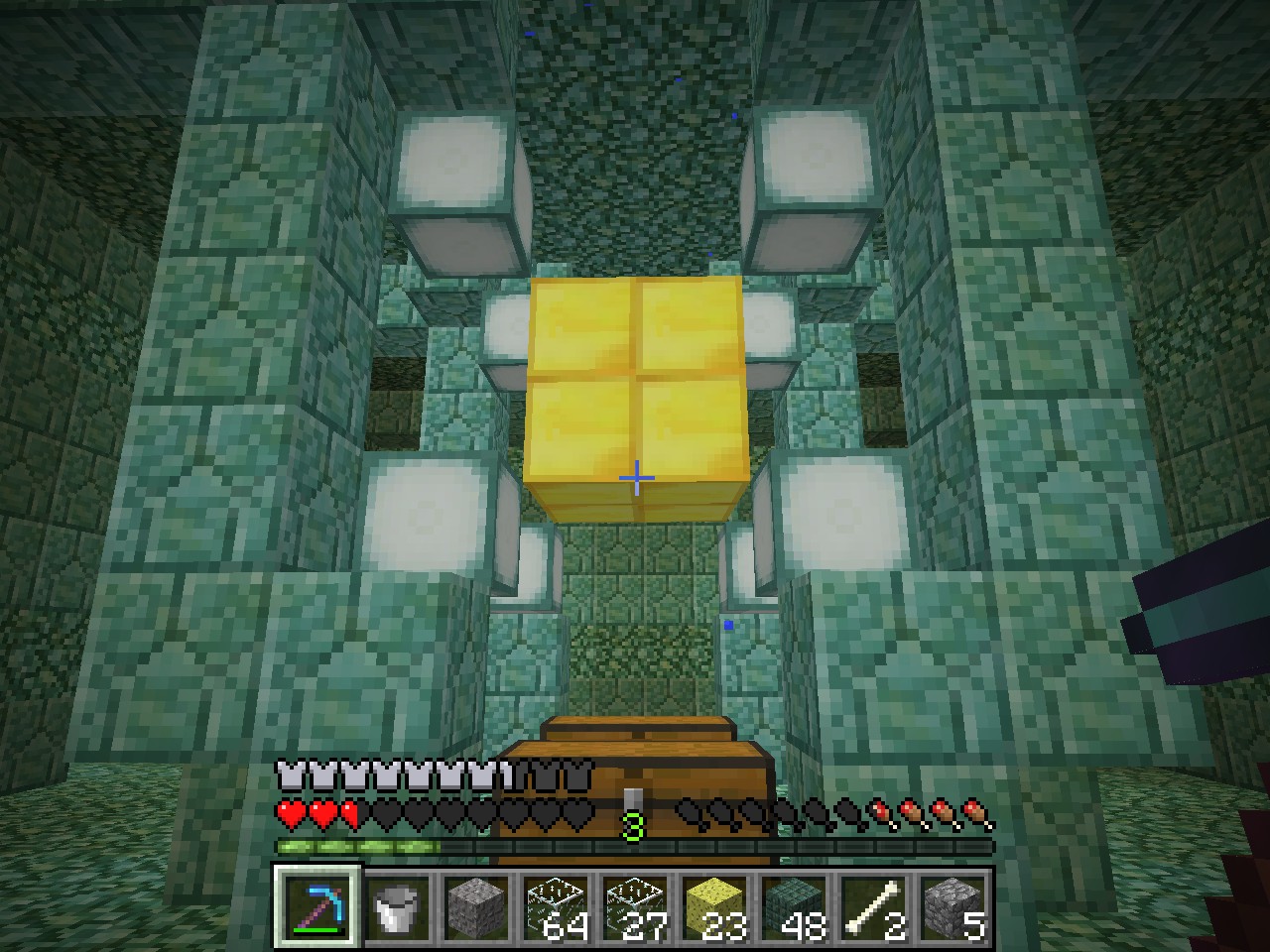The height and width of the screenshot is (952, 1270).
Task: Choose the bone slot with 2 bones
Action: [x=873, y=907]
